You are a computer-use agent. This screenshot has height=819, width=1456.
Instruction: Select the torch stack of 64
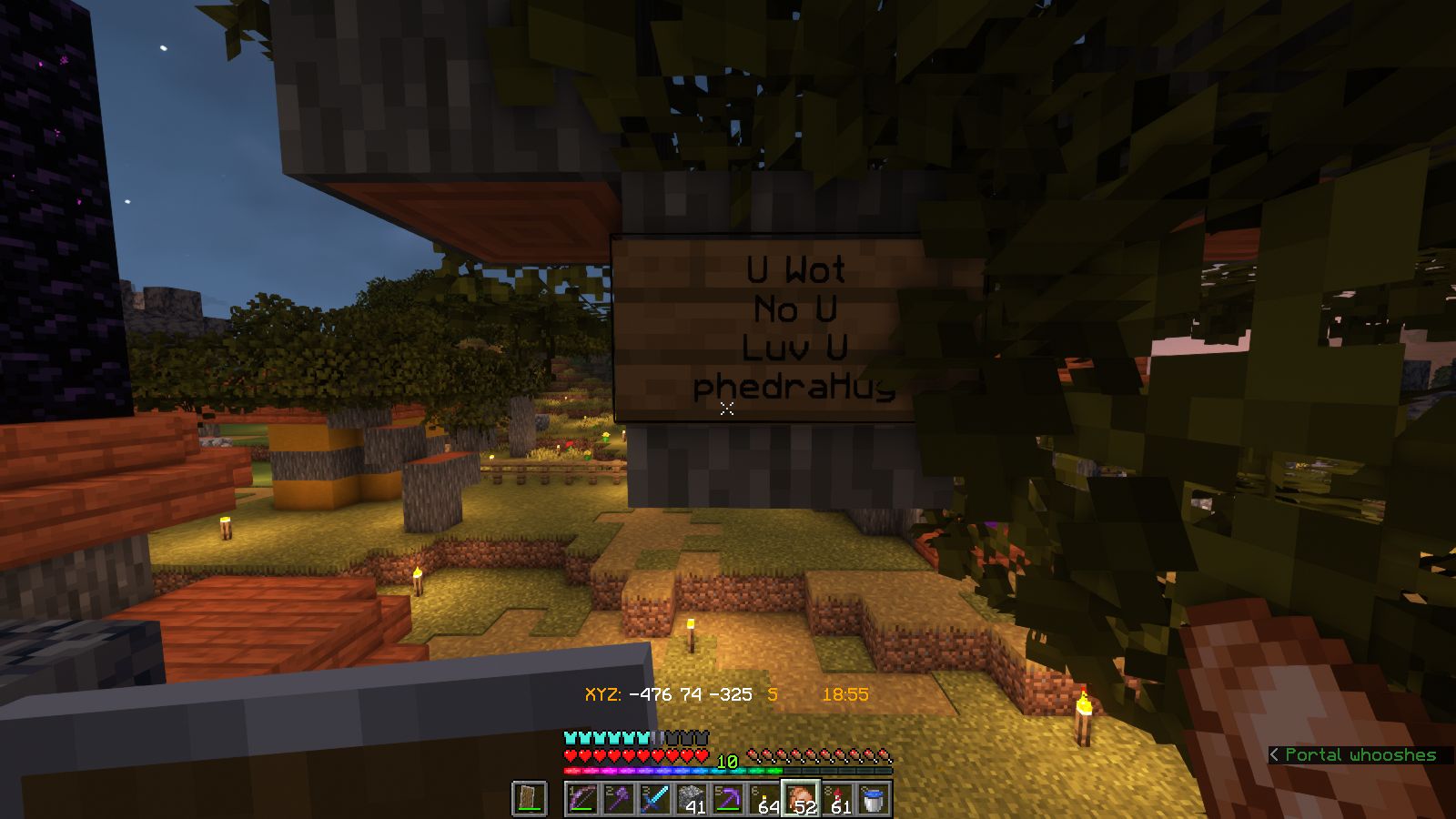coord(764,799)
